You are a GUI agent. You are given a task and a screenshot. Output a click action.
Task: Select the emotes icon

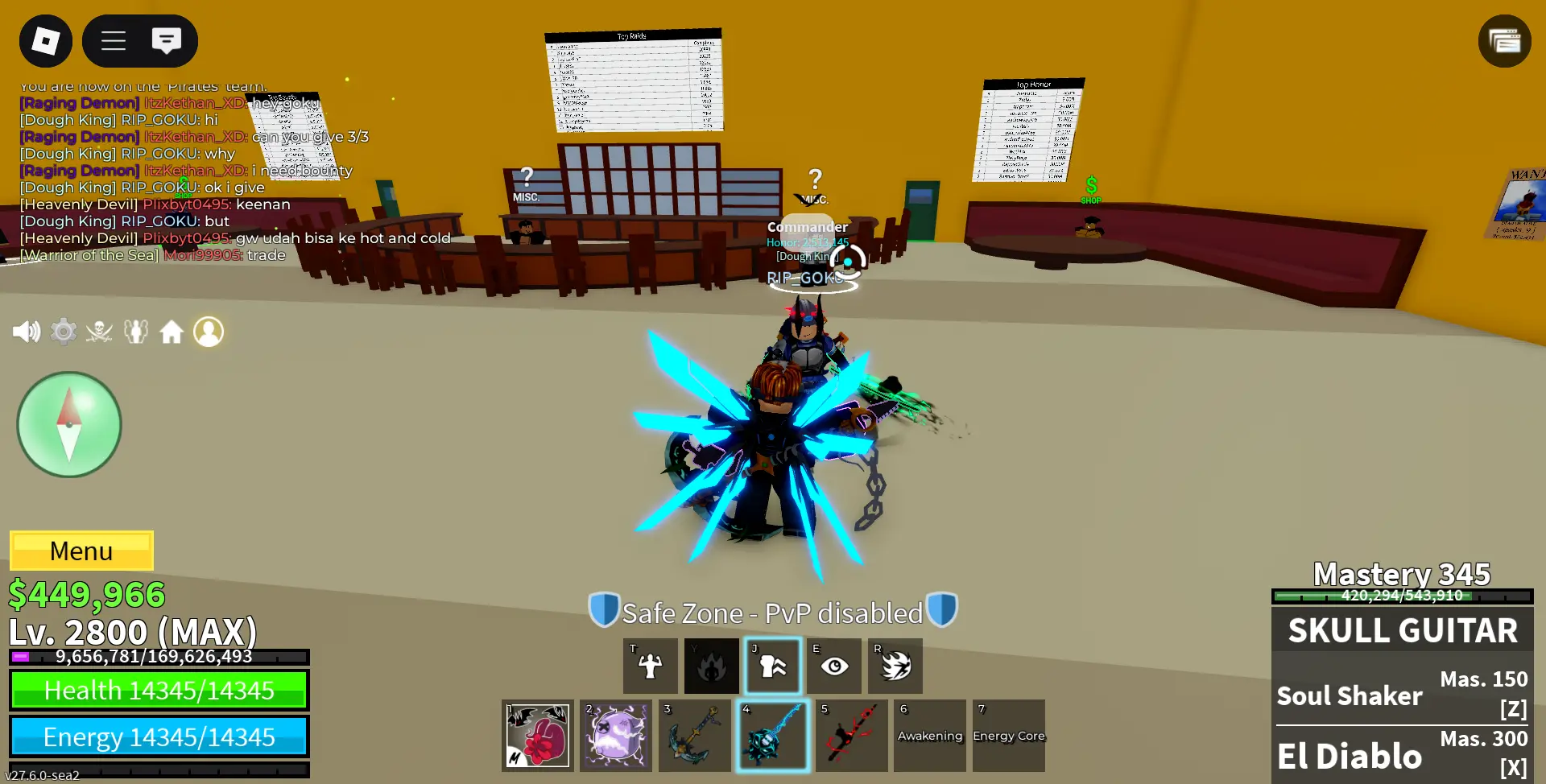tap(135, 332)
